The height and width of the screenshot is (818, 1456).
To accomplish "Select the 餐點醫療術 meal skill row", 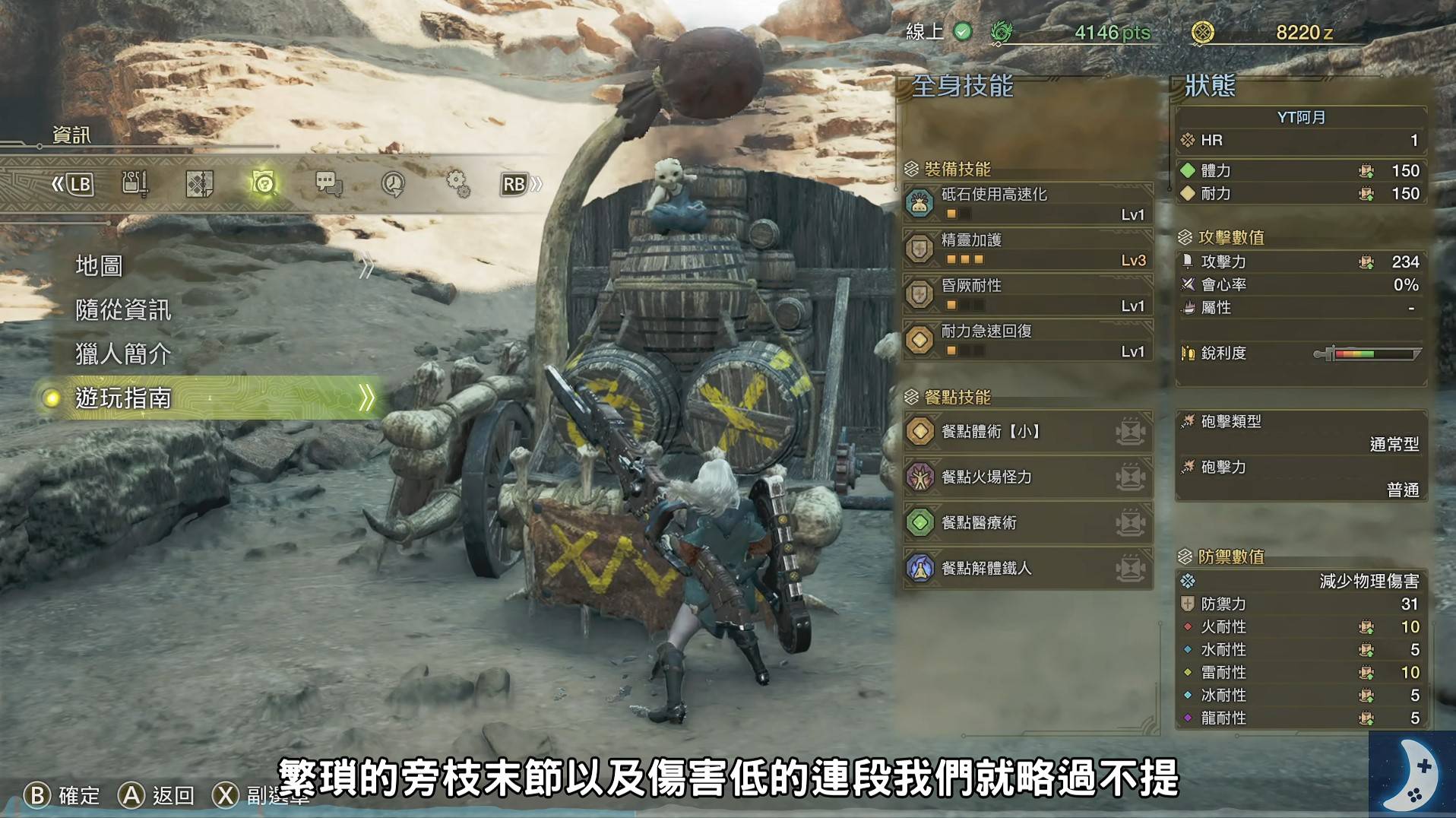I will pyautogui.click(x=1027, y=523).
